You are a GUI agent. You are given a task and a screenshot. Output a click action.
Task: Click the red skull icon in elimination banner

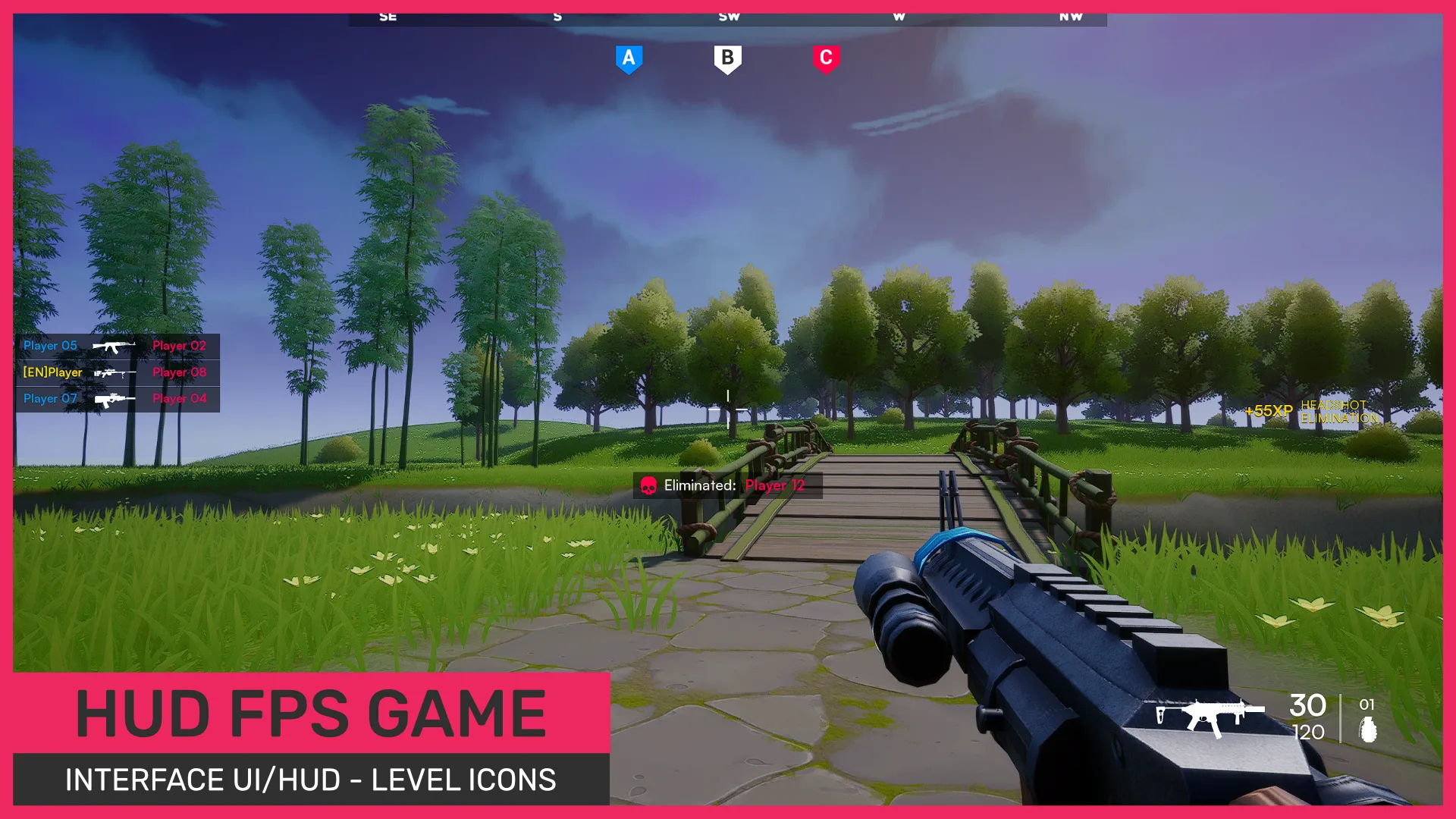648,486
